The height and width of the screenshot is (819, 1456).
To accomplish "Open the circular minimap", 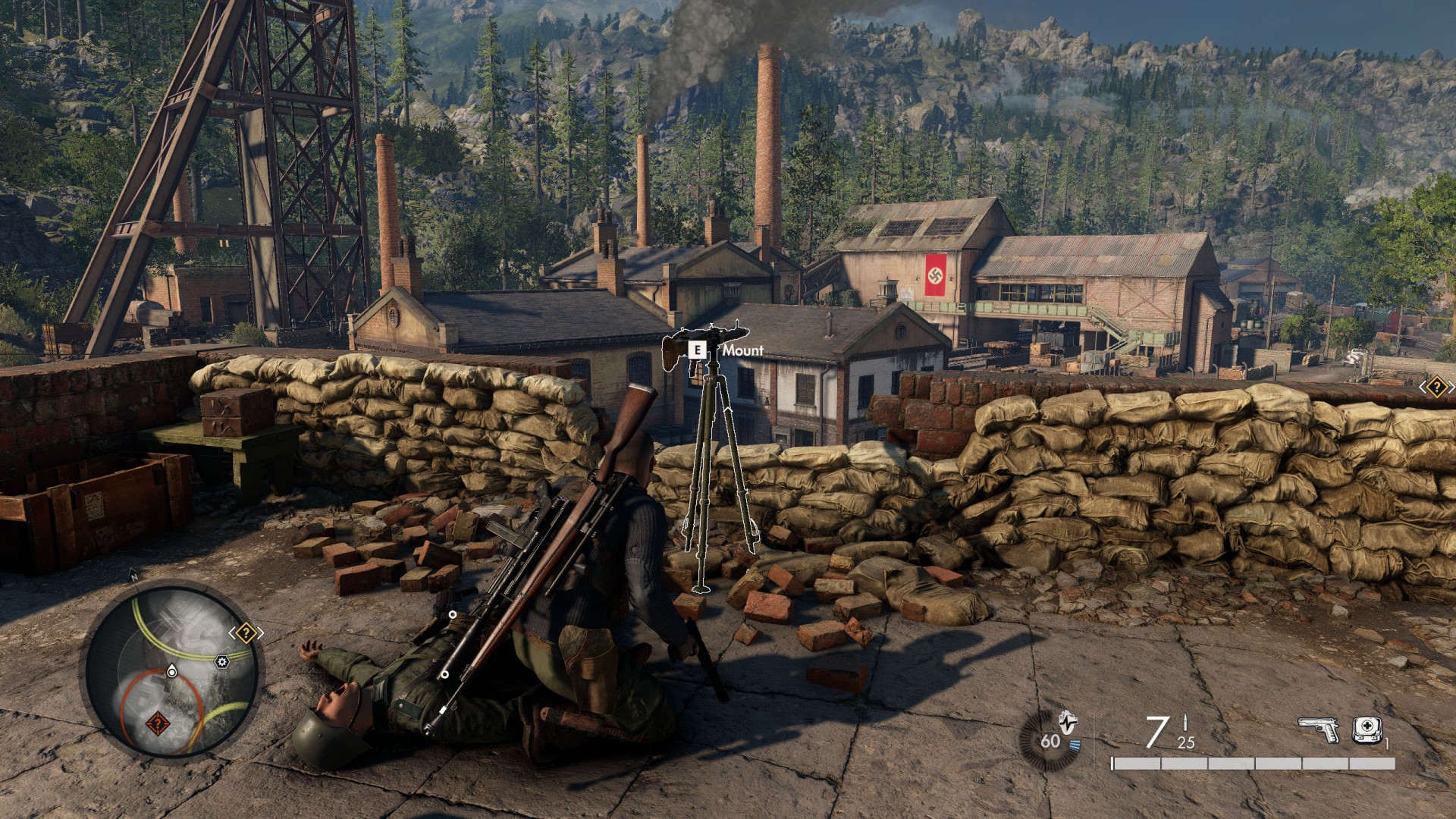I will point(171,670).
